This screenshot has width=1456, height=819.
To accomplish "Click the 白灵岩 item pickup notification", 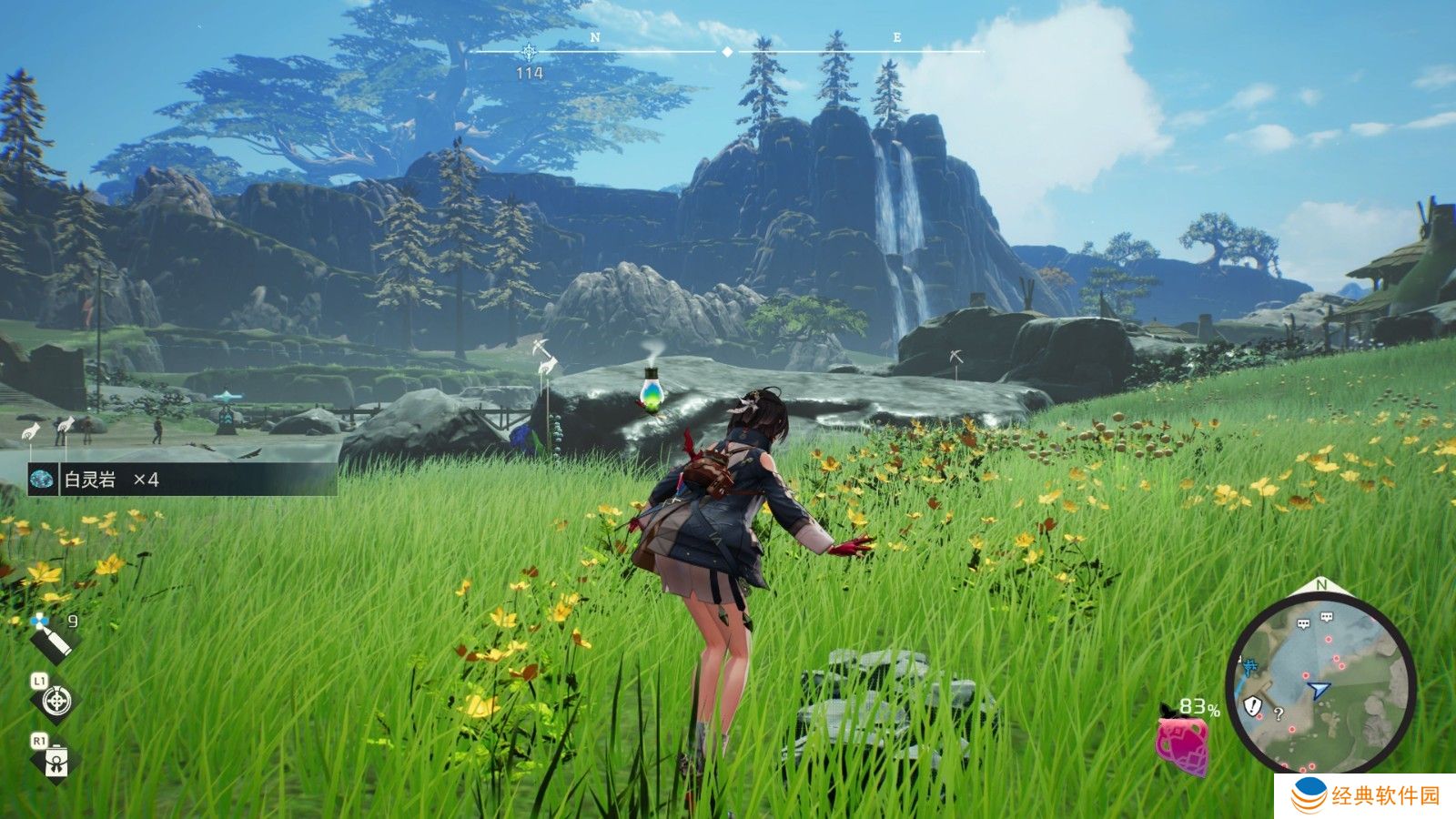I will tap(182, 480).
